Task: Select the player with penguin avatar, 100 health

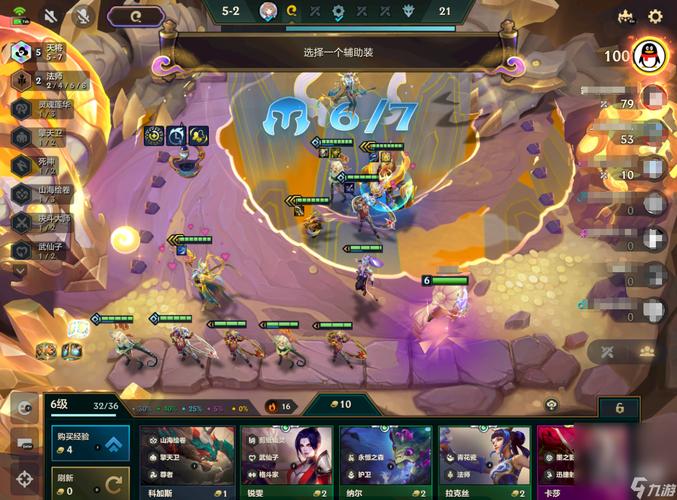Action: [647, 54]
